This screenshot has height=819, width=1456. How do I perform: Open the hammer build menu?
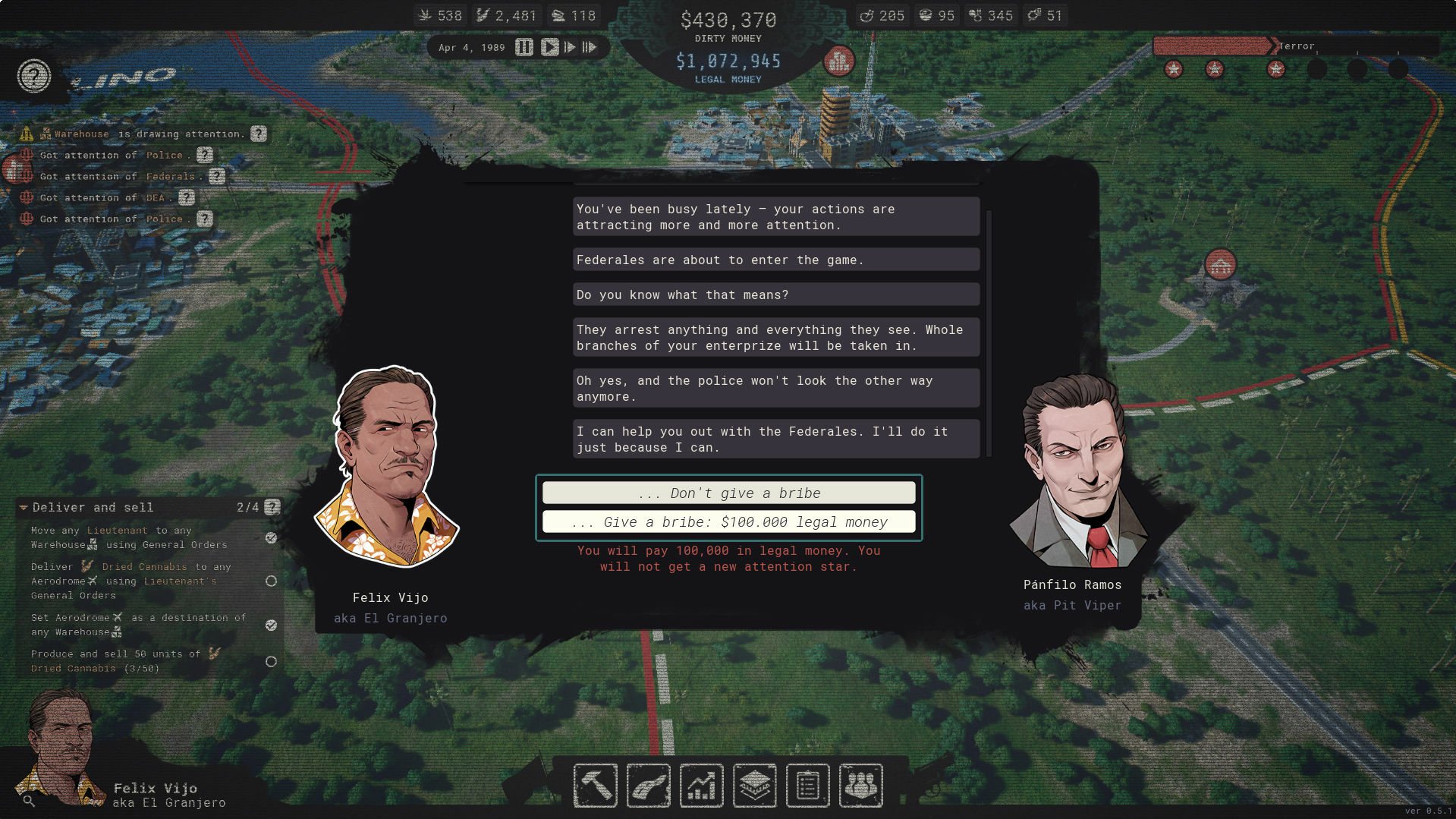[x=596, y=786]
